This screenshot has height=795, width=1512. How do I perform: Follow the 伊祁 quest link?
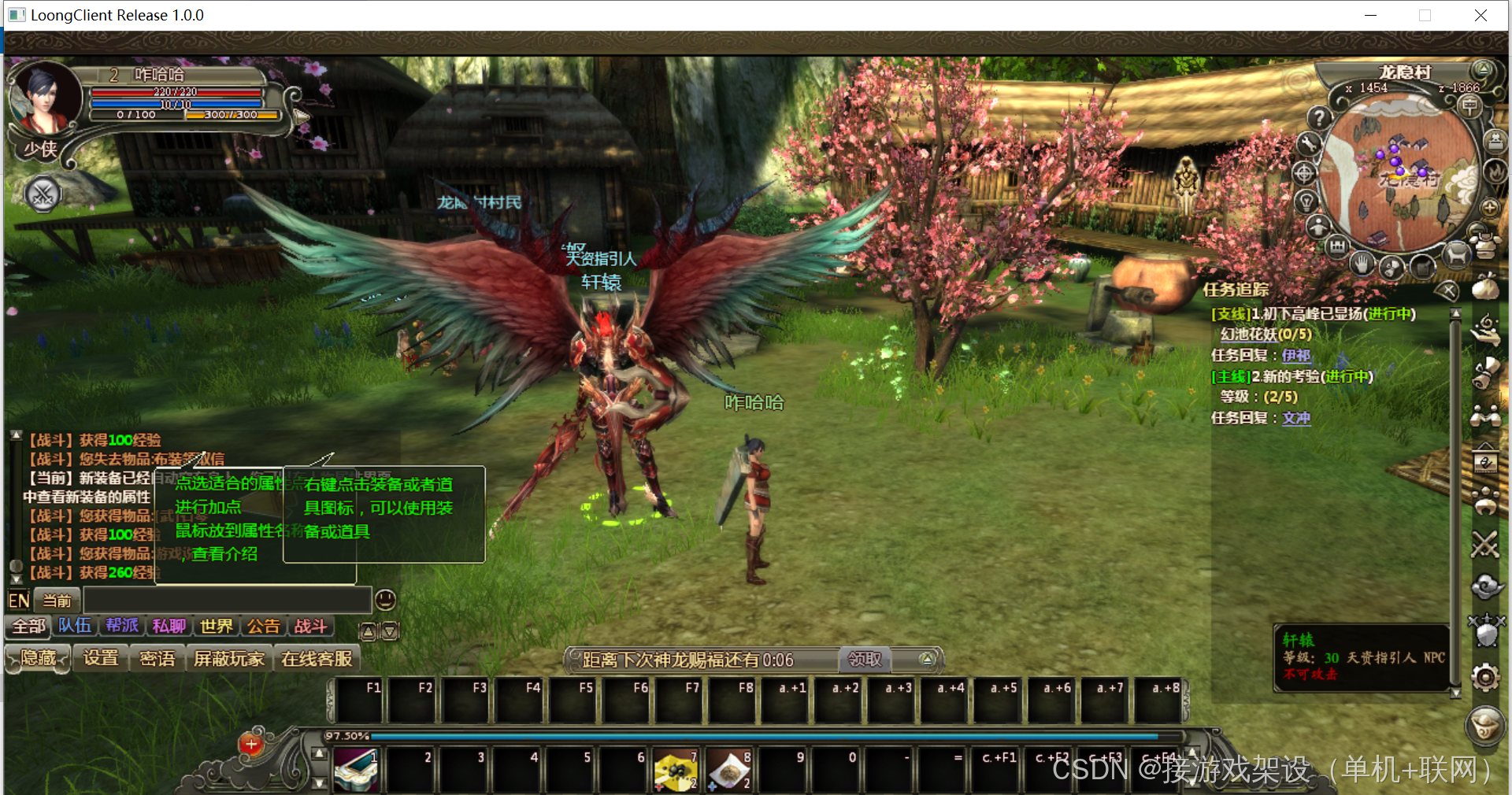tap(1295, 356)
